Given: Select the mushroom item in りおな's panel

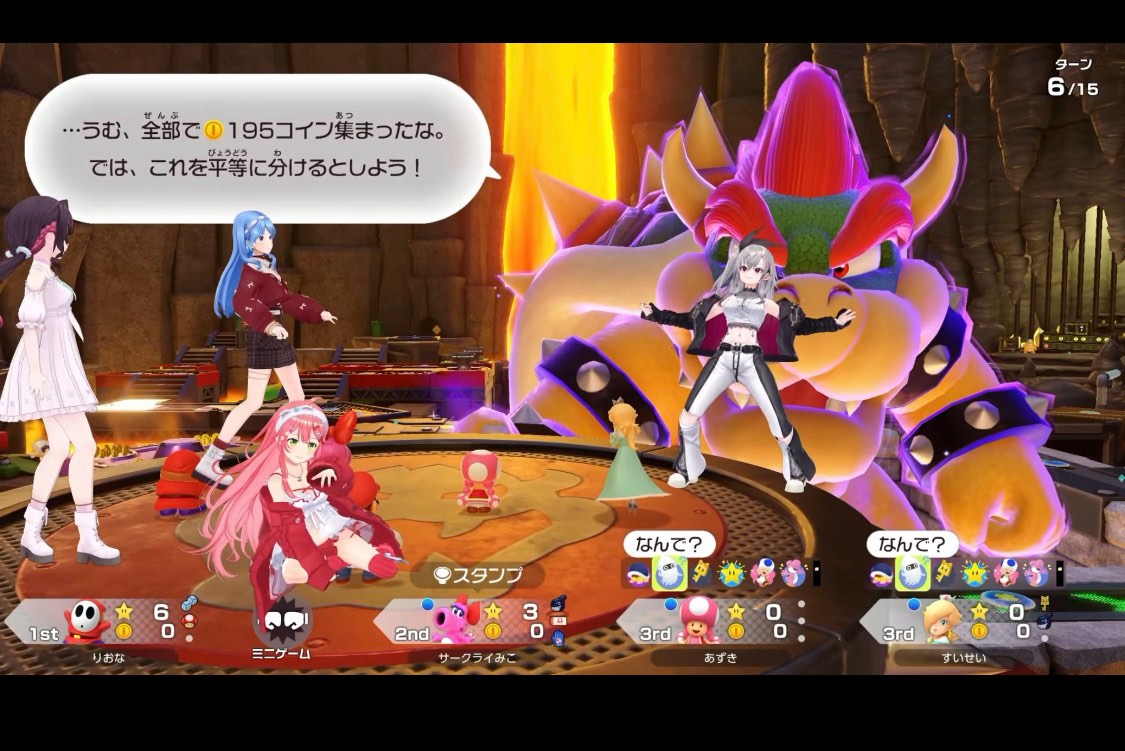Looking at the screenshot, I should [x=190, y=621].
